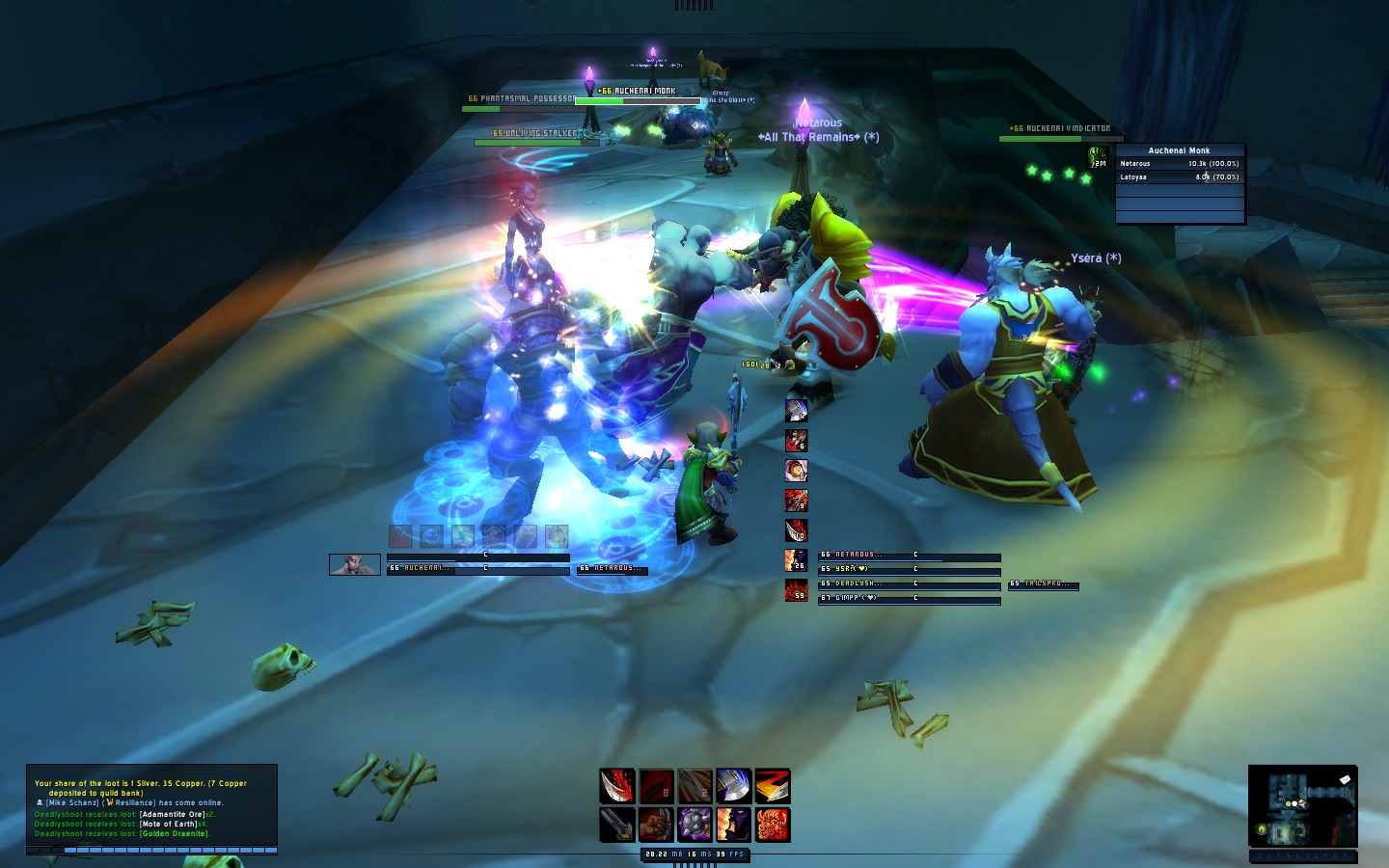Viewport: 1389px width, 868px height.
Task: Select Netarous row in Auchenai Monk meter
Action: (1179, 164)
